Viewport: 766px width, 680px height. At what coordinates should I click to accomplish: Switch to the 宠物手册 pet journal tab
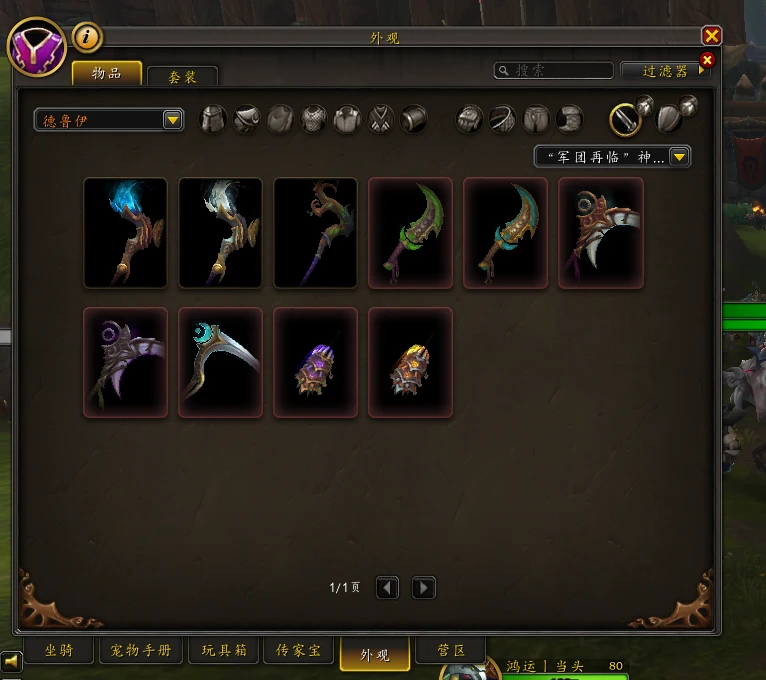140,650
